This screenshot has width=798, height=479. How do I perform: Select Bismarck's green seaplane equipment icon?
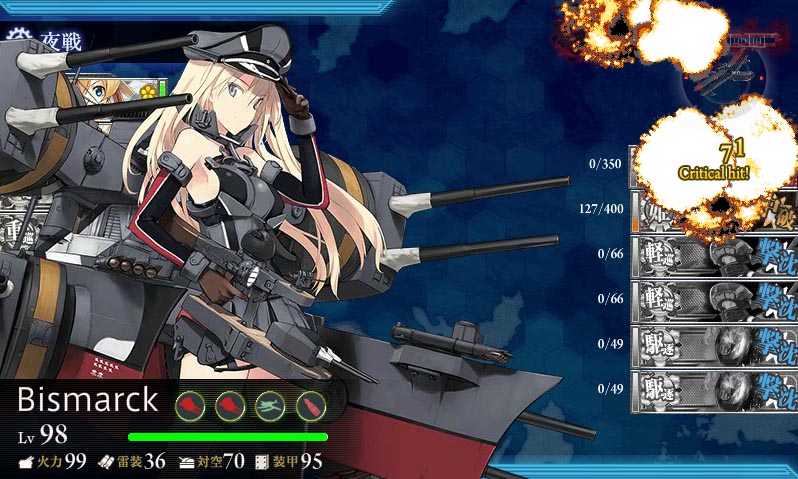(x=270, y=404)
